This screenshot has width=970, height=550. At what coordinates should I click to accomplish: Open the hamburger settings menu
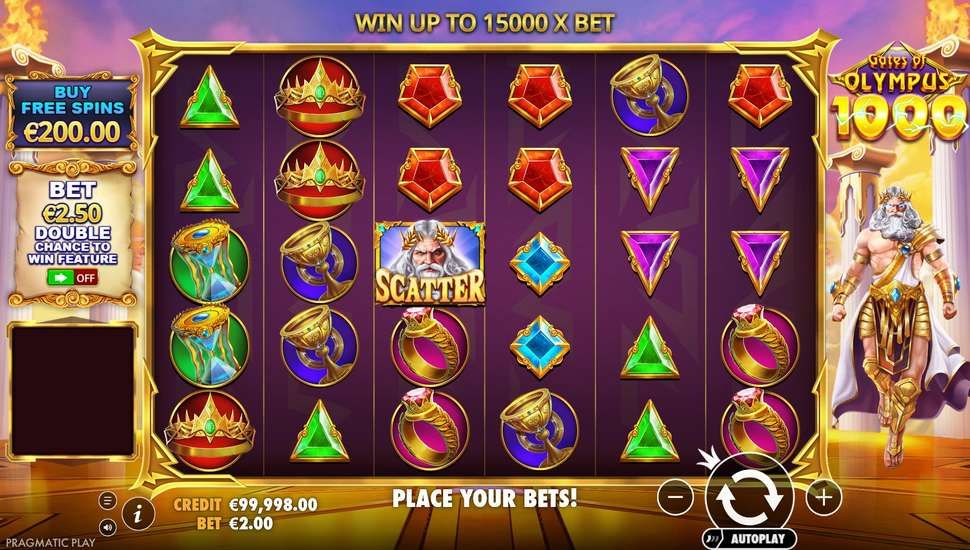coord(107,499)
